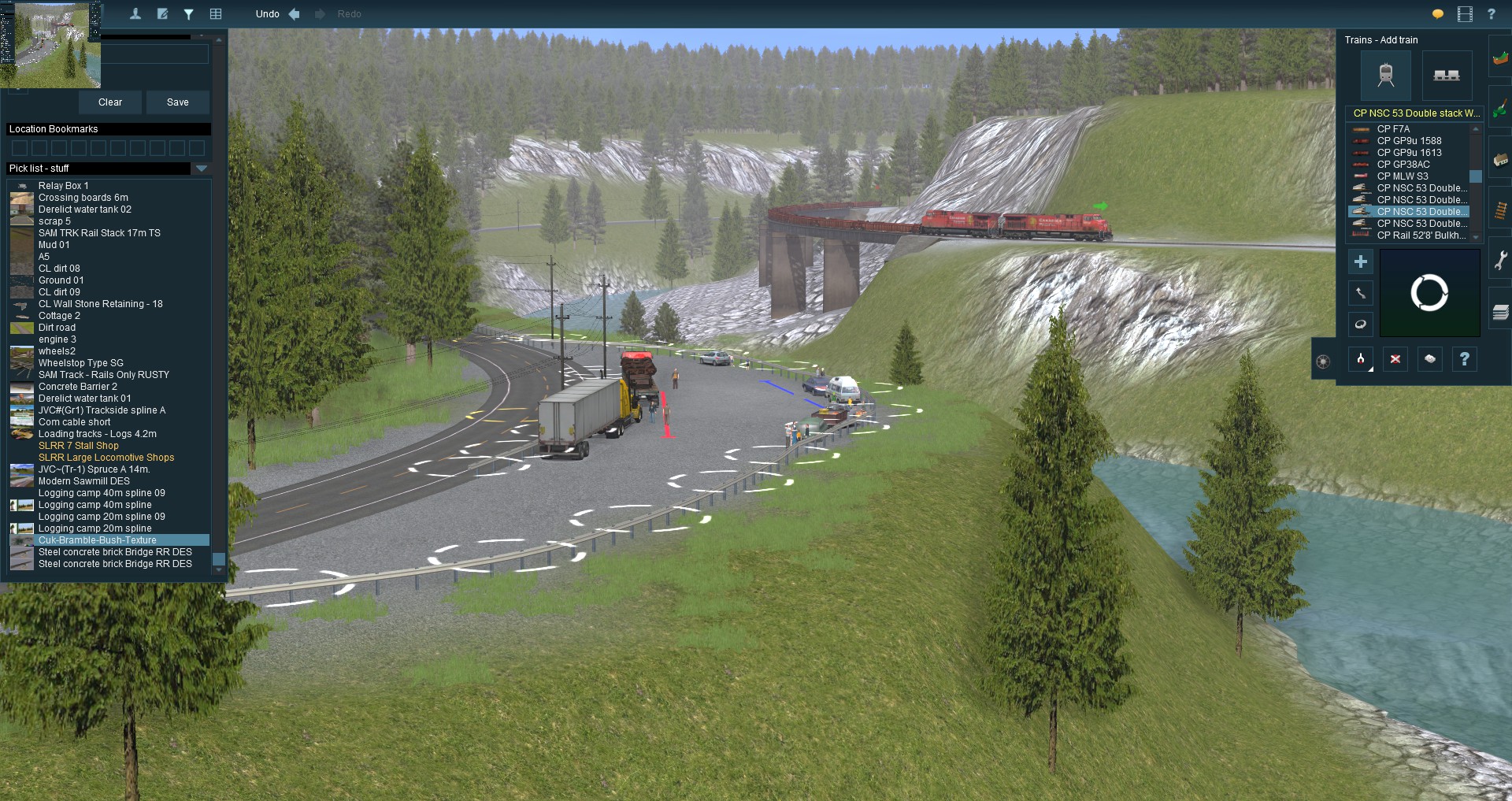The height and width of the screenshot is (801, 1512).
Task: Click the Clear button in the left panel
Action: coord(109,102)
